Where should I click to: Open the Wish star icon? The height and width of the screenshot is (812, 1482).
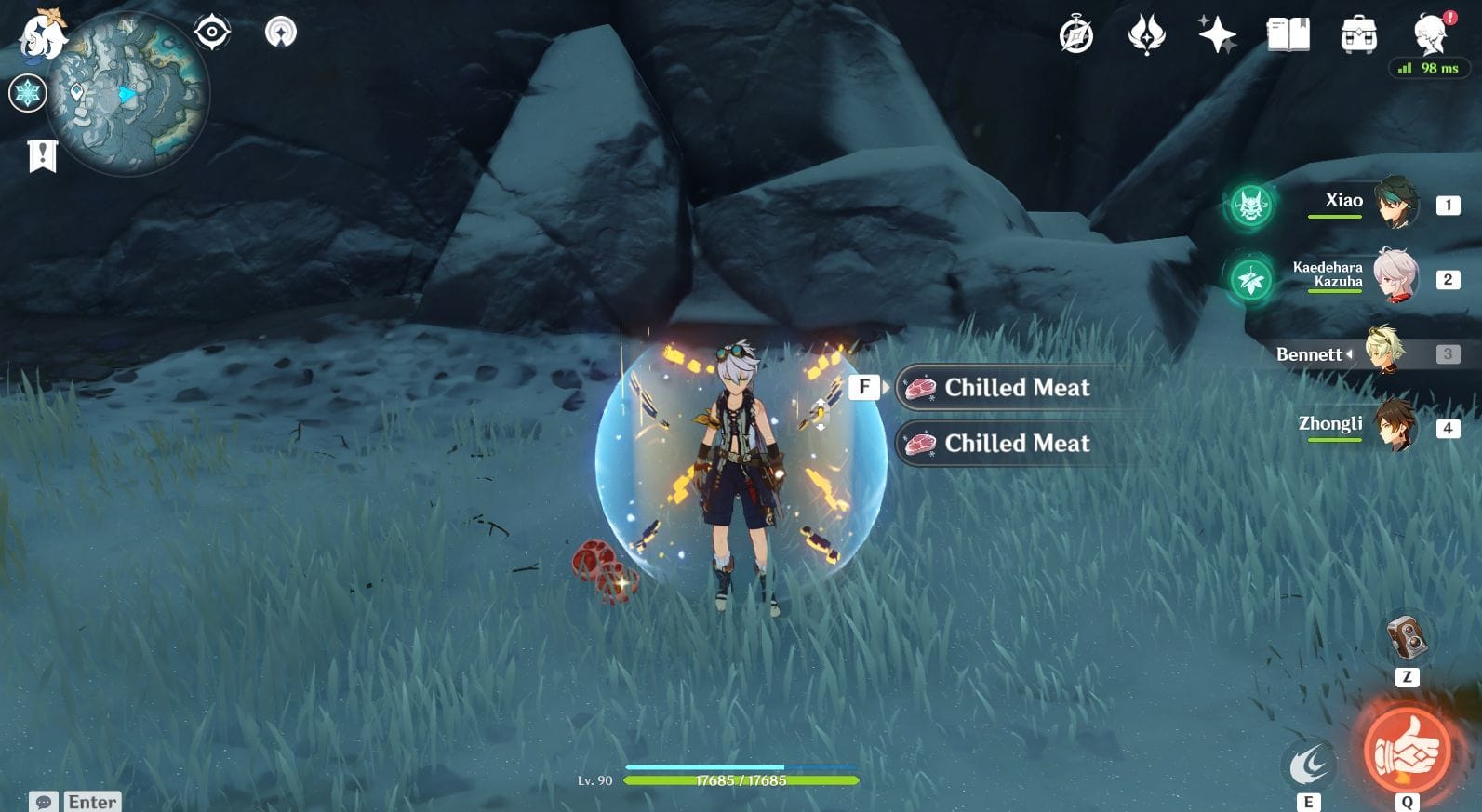tap(1218, 35)
